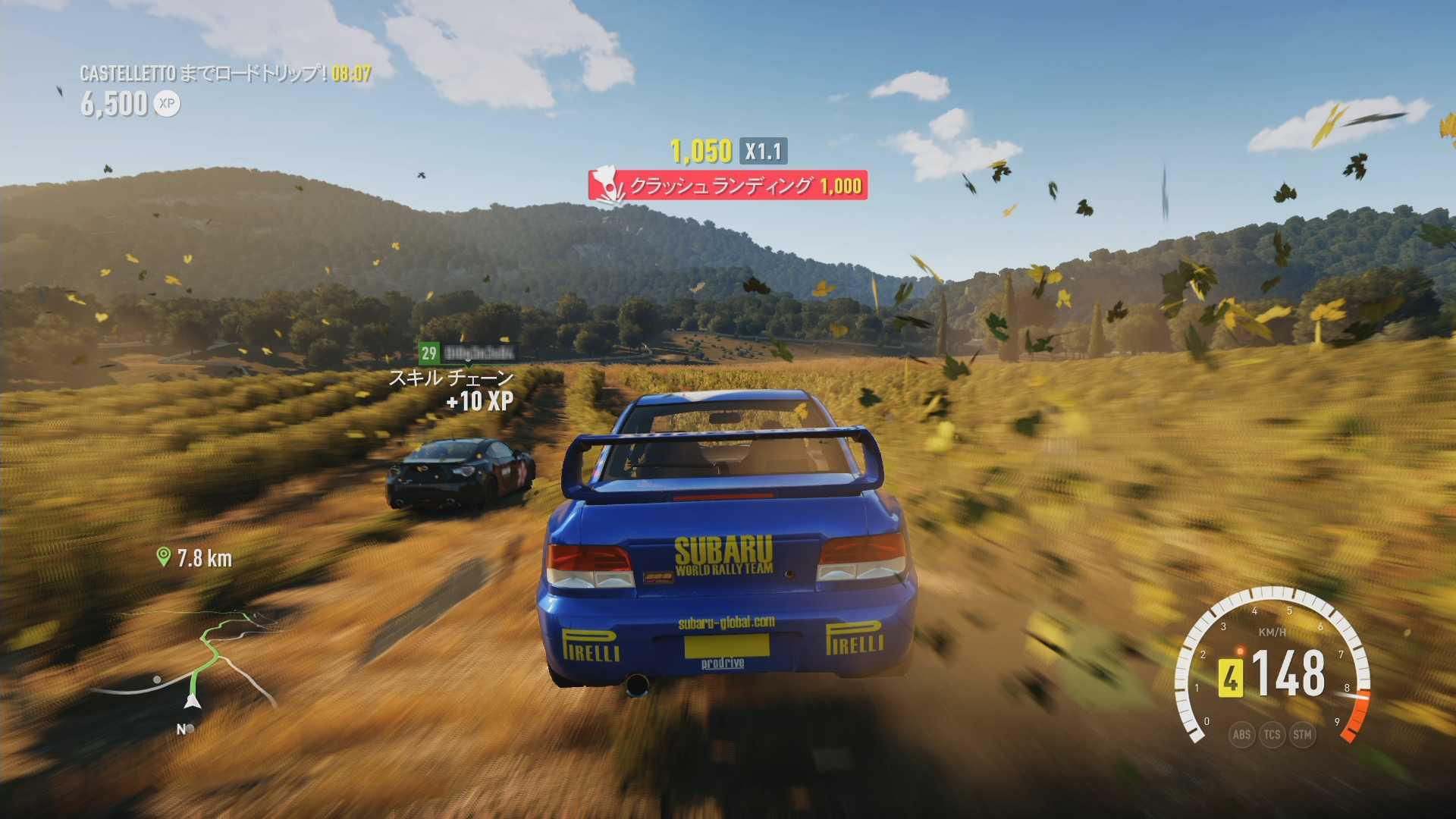1456x819 pixels.
Task: Click the STM assist indicator
Action: [1302, 734]
